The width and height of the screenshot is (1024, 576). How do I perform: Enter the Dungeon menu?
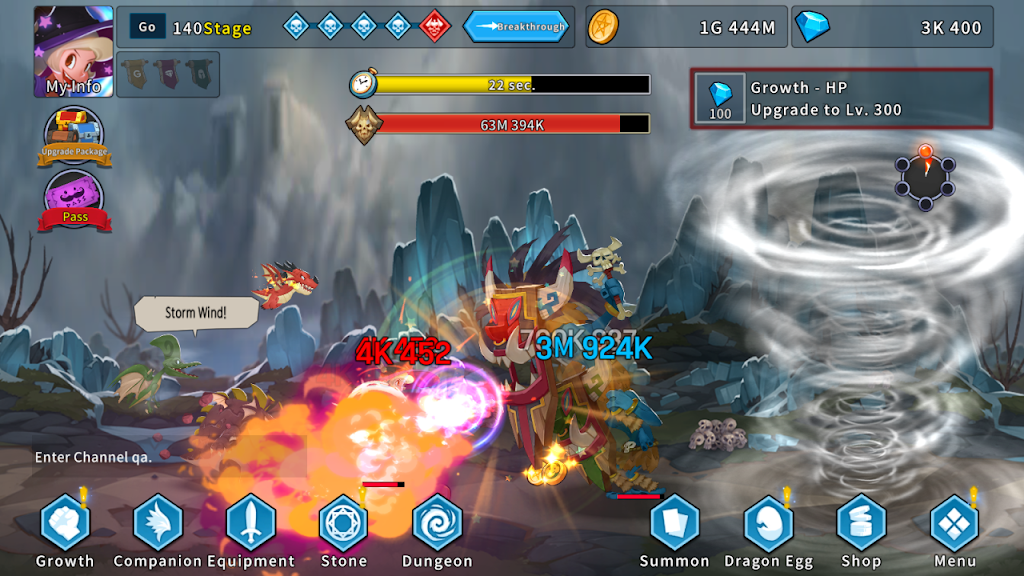(437, 524)
